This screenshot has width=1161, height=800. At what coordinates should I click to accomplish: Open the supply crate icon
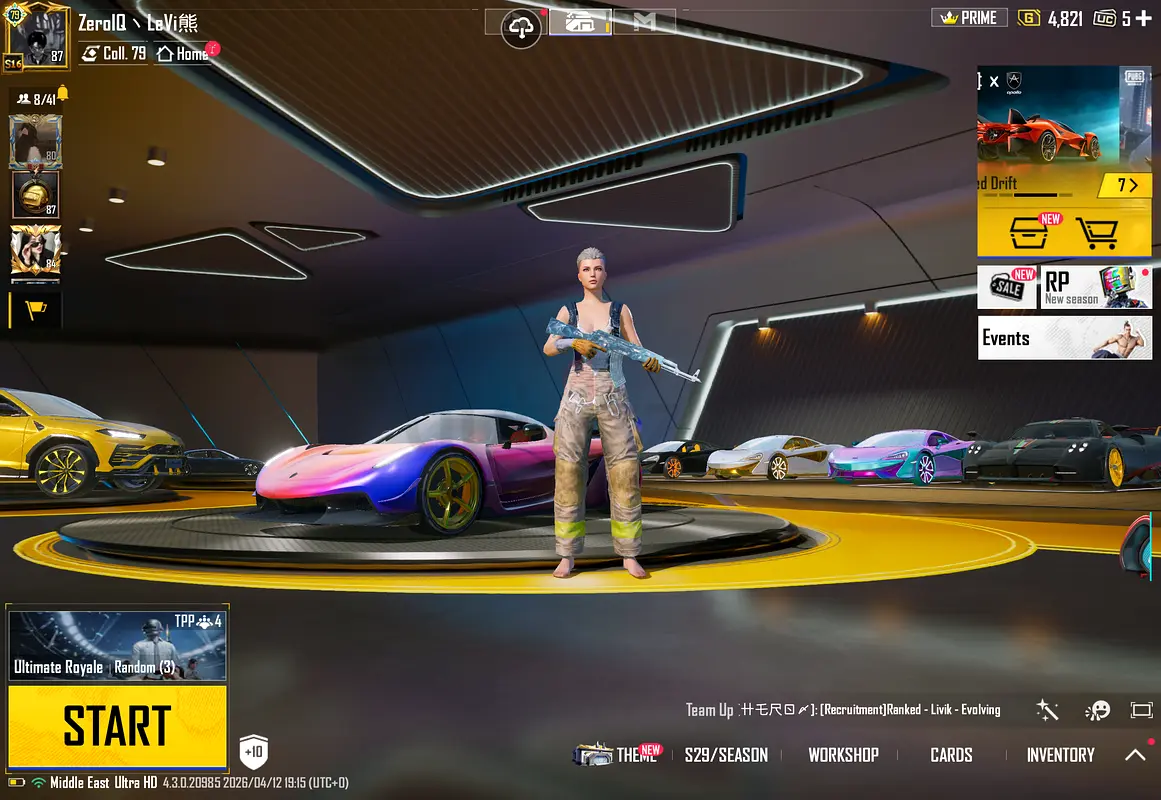(1030, 233)
